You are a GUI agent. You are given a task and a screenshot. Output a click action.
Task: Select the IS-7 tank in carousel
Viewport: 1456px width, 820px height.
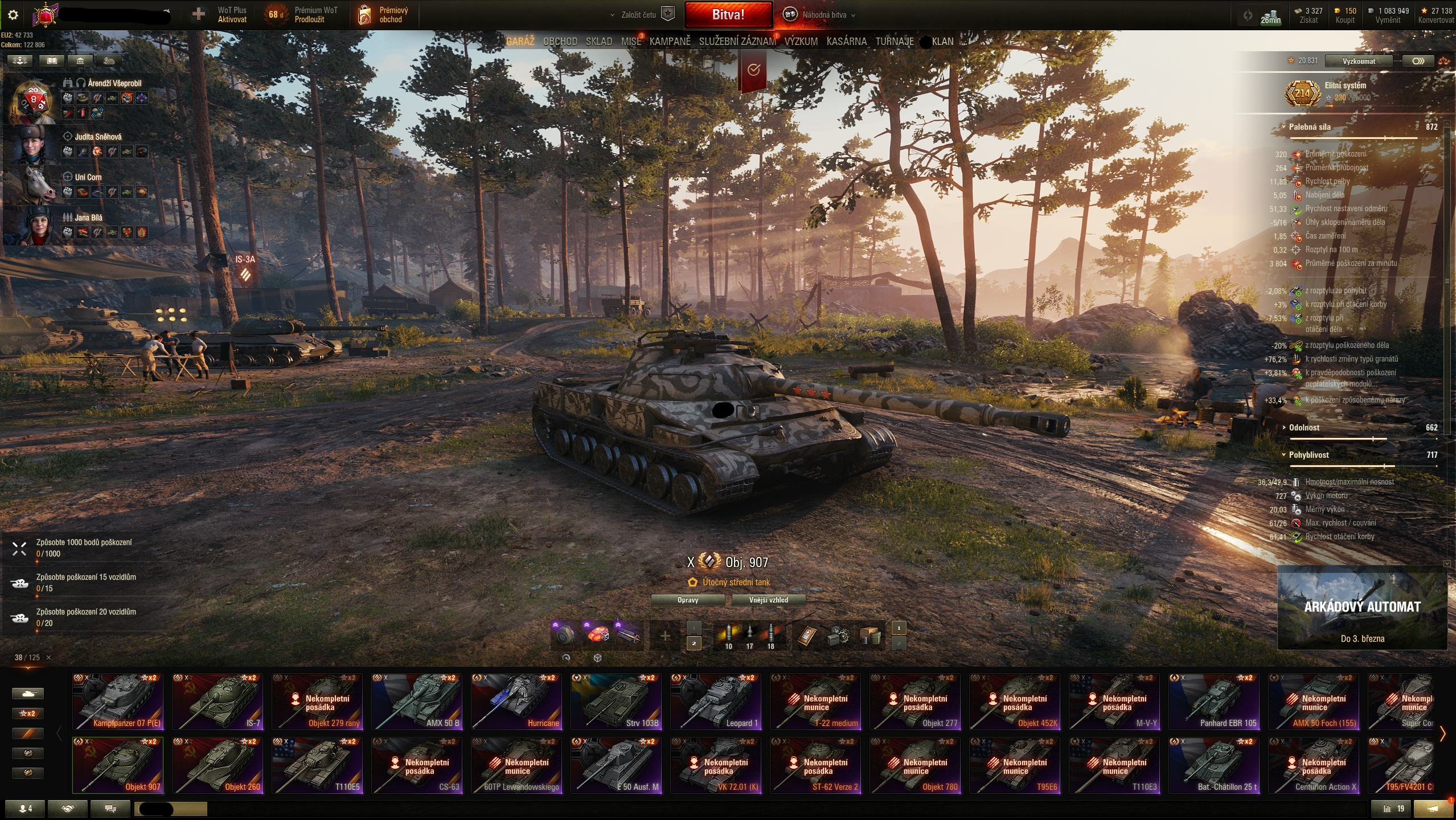coord(218,702)
